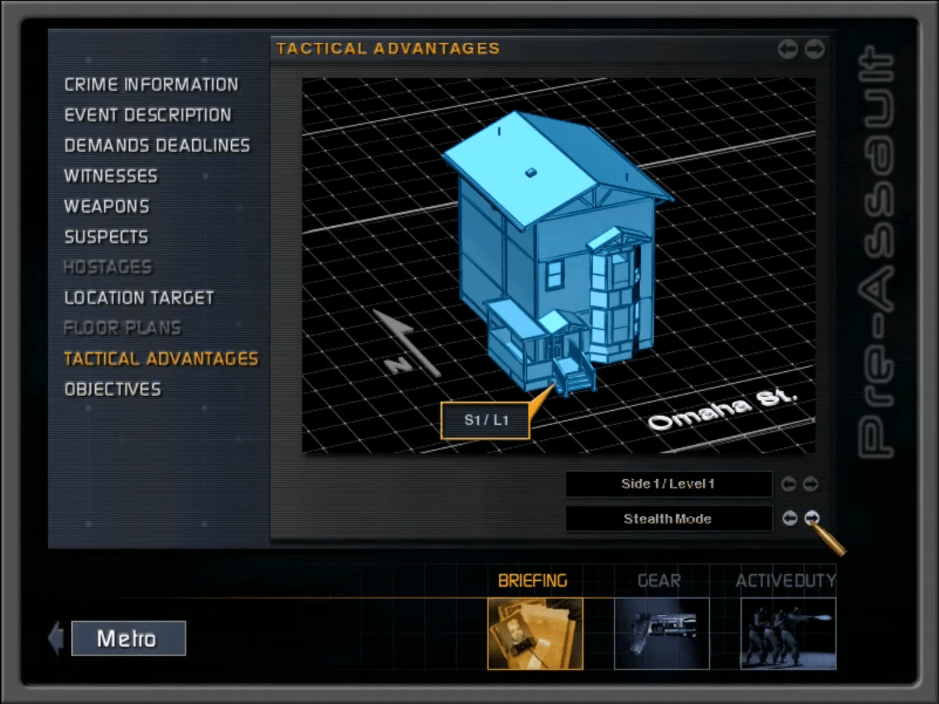Cycle Stealth Mode backward with left arrow
The image size is (939, 704).
[790, 518]
